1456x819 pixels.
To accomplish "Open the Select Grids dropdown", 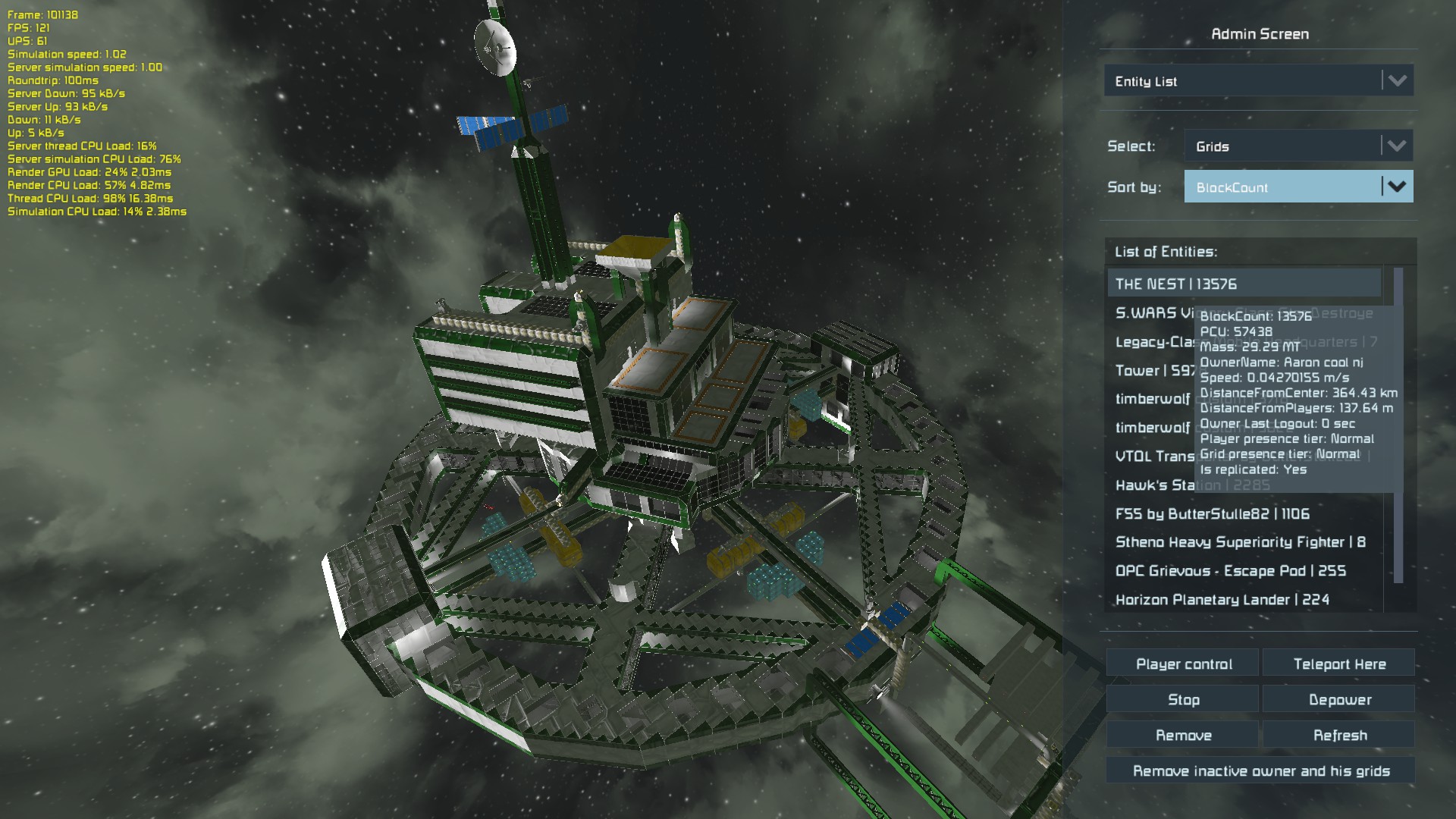I will pyautogui.click(x=1298, y=146).
